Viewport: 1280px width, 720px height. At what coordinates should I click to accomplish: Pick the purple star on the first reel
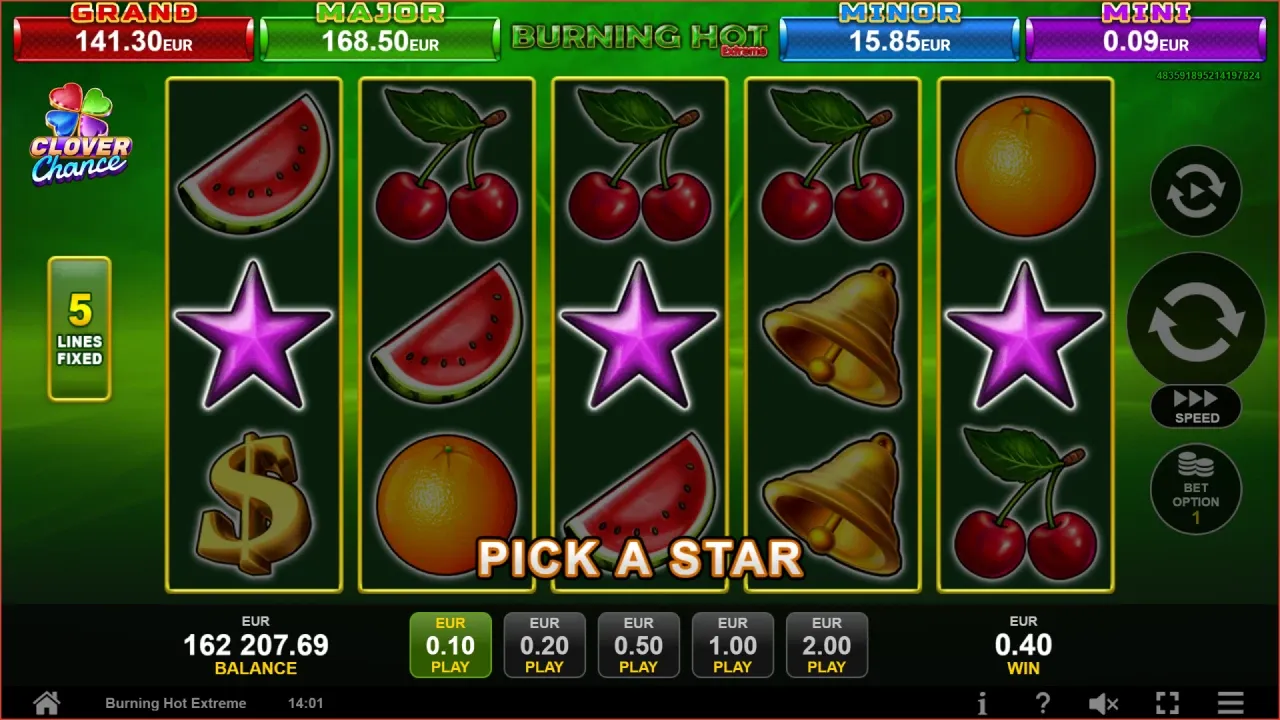pyautogui.click(x=253, y=333)
